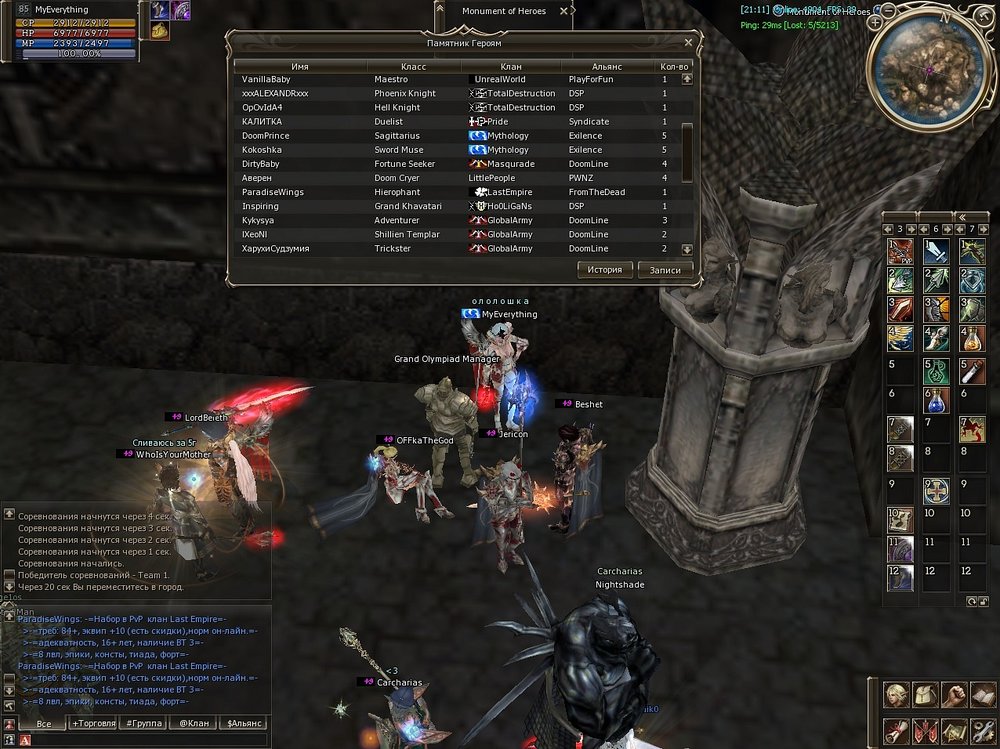
Task: Click the История button
Action: (x=605, y=270)
